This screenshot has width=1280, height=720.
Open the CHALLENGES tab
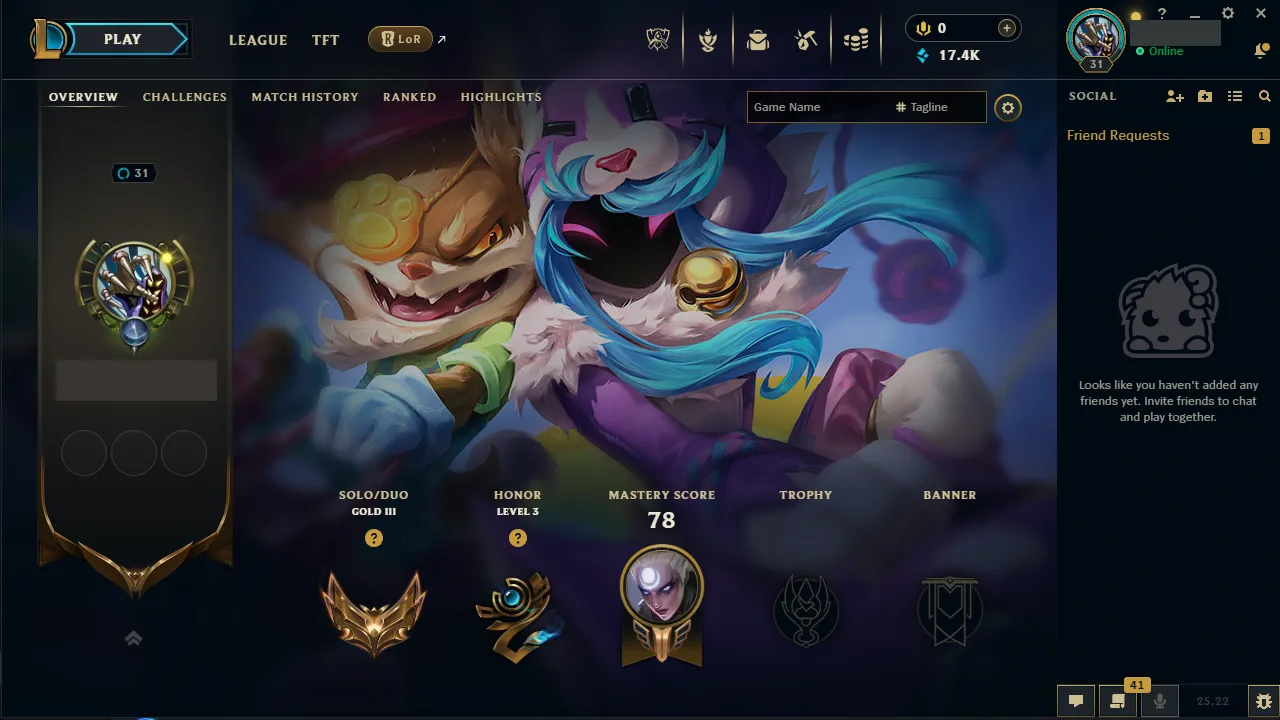coord(184,96)
